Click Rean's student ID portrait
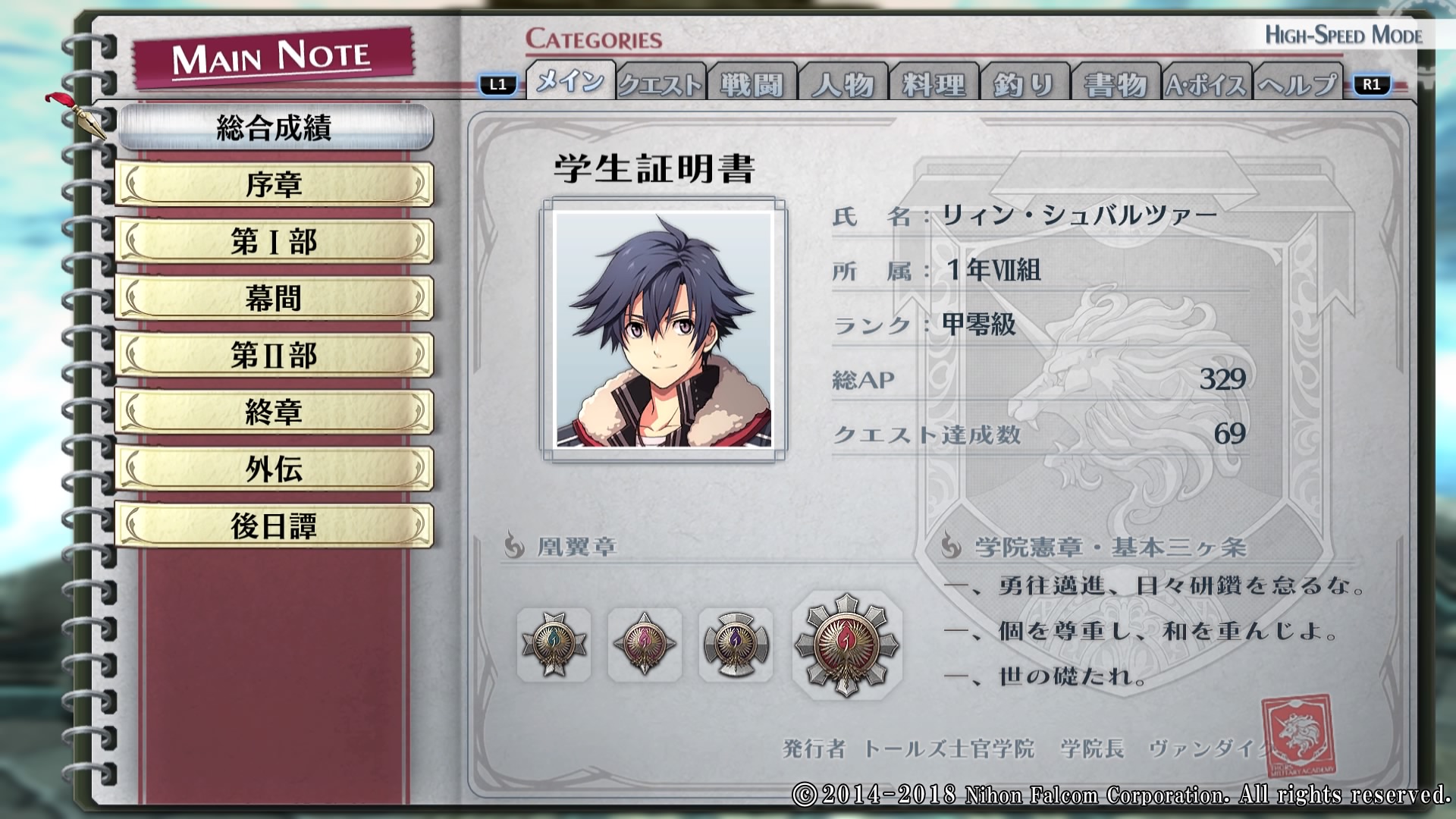This screenshot has width=1456, height=819. click(x=664, y=330)
